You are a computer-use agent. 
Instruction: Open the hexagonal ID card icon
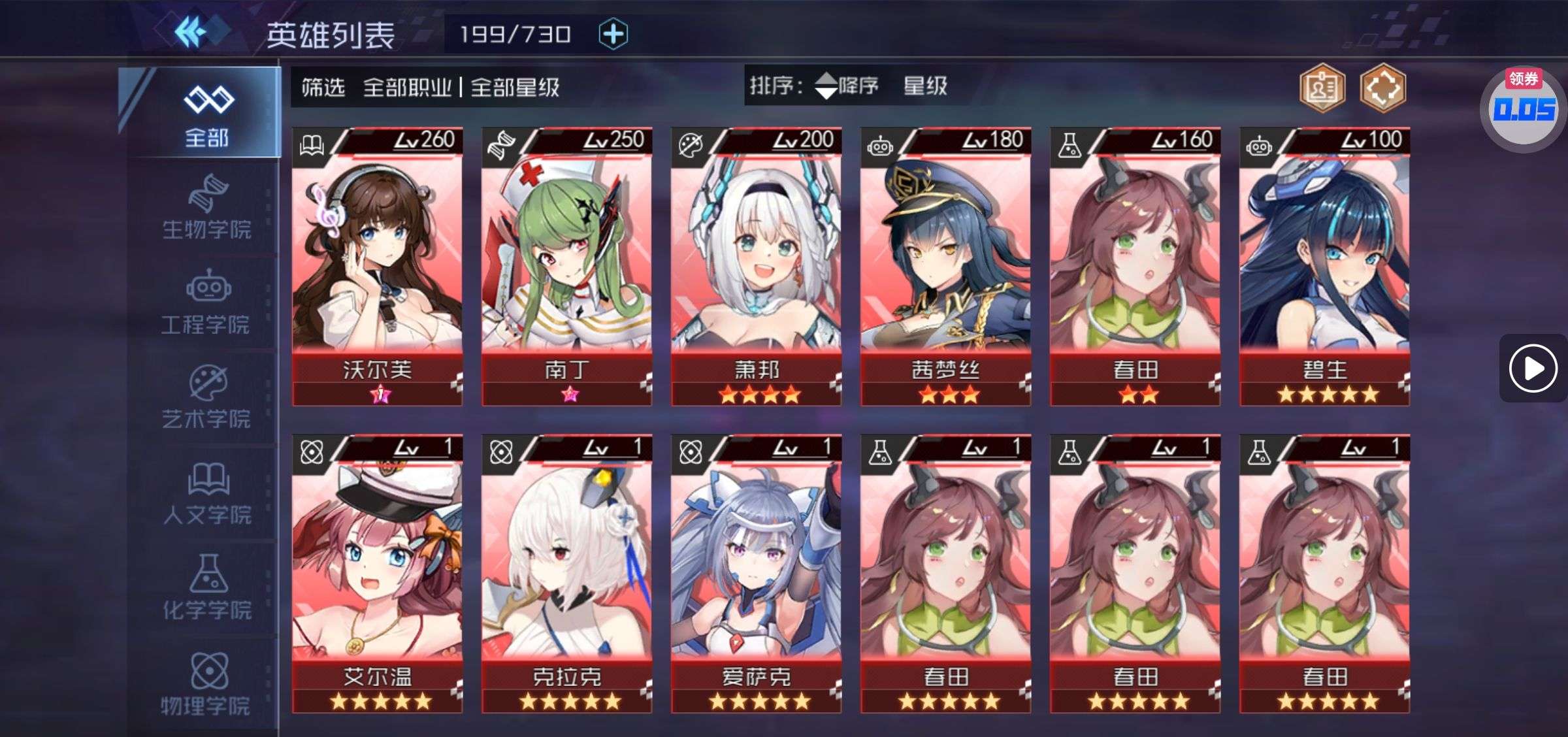1322,88
